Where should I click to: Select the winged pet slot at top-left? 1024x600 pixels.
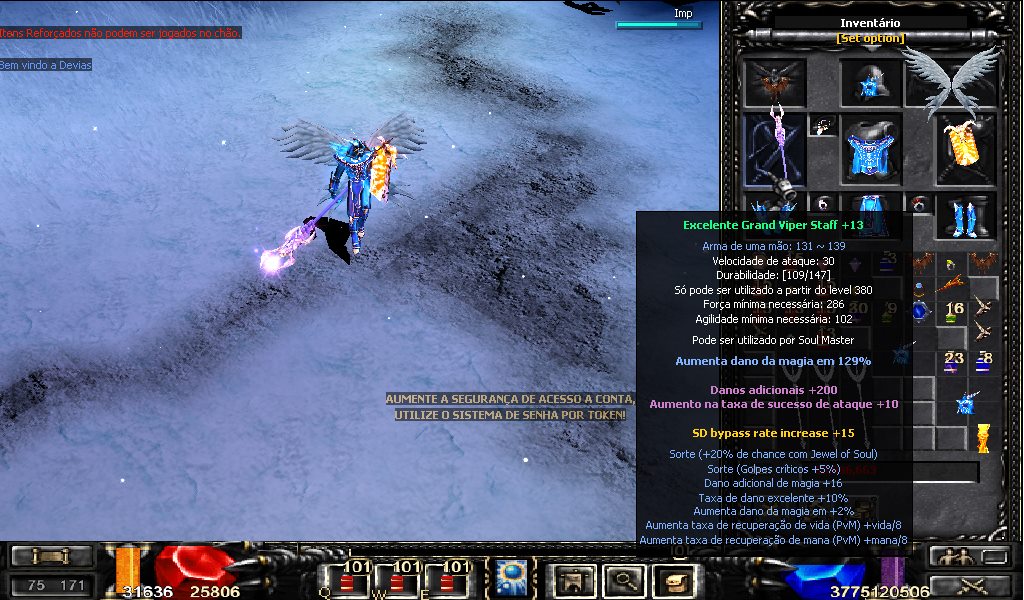774,82
